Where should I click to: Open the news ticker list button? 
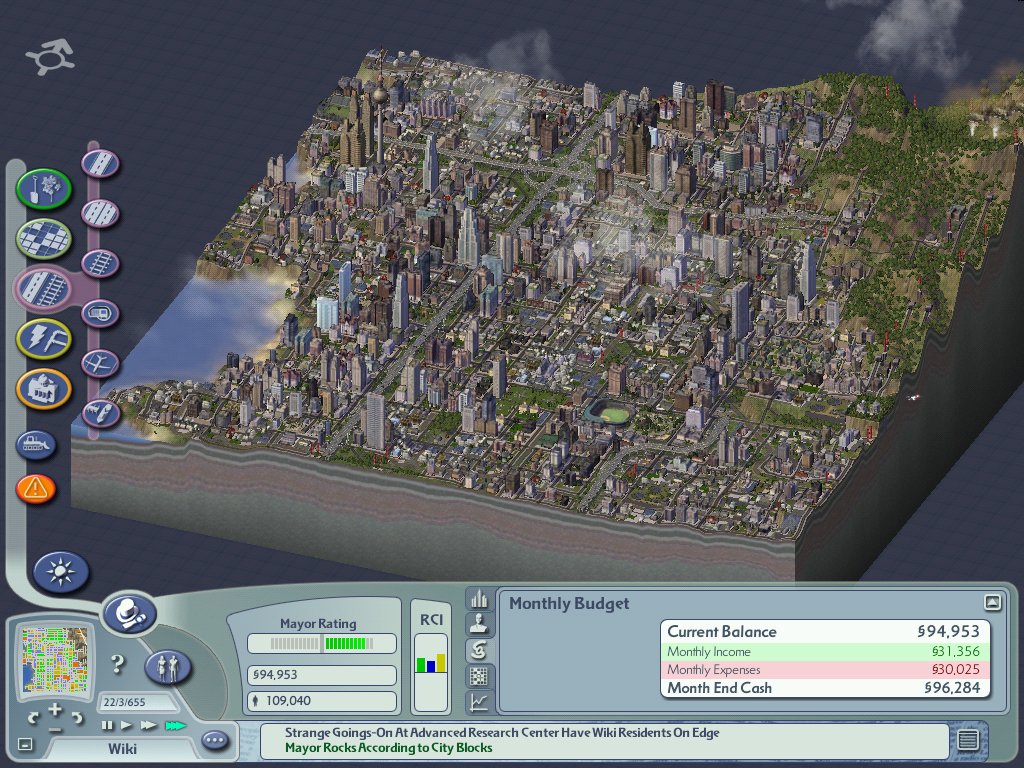(967, 740)
